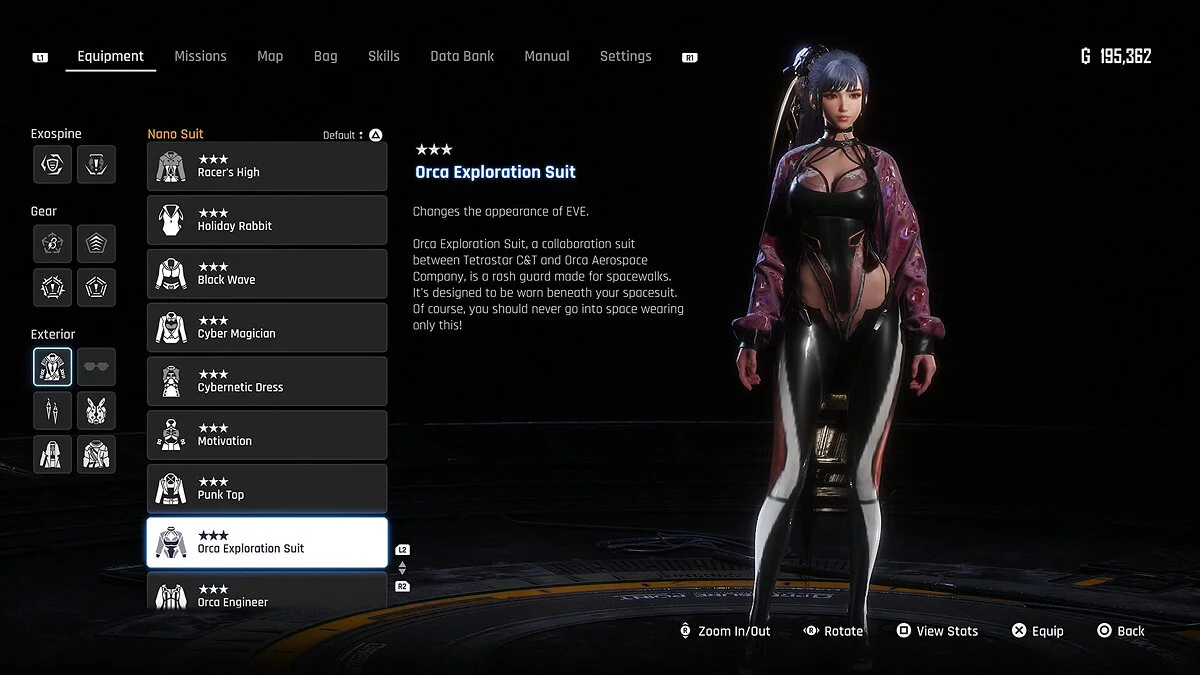
Task: Select the Cybernetic Dress entry
Action: (x=267, y=381)
